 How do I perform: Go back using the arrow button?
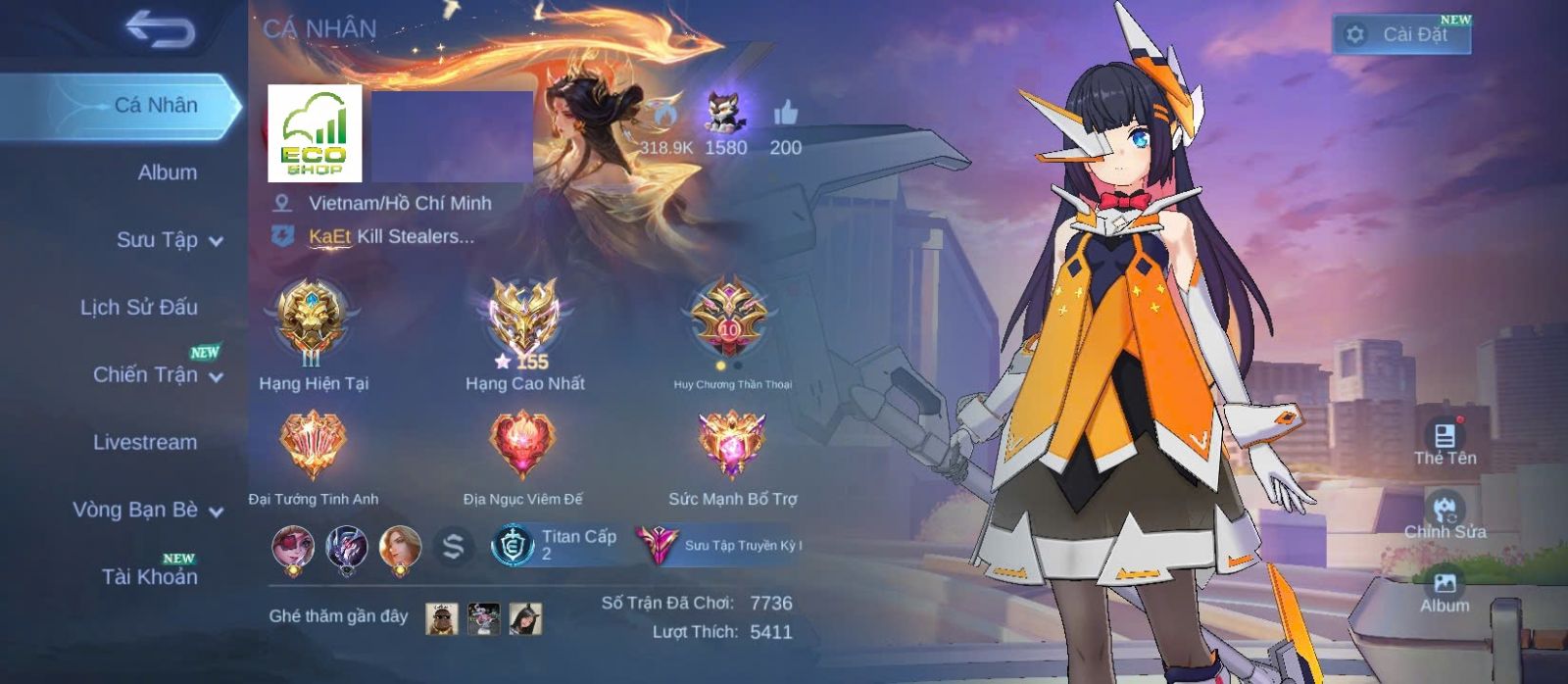tap(160, 29)
